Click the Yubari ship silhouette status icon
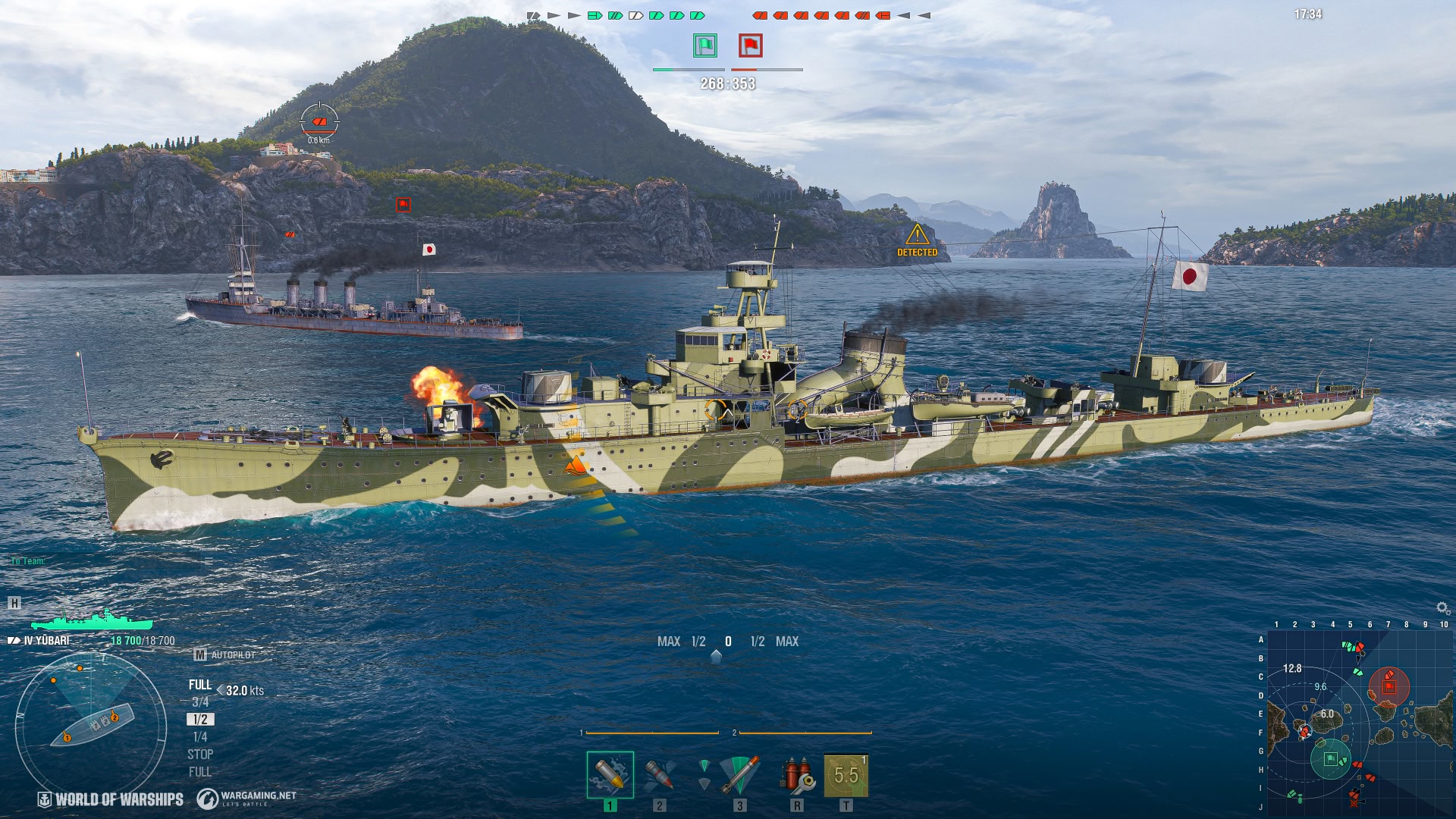 click(x=92, y=620)
